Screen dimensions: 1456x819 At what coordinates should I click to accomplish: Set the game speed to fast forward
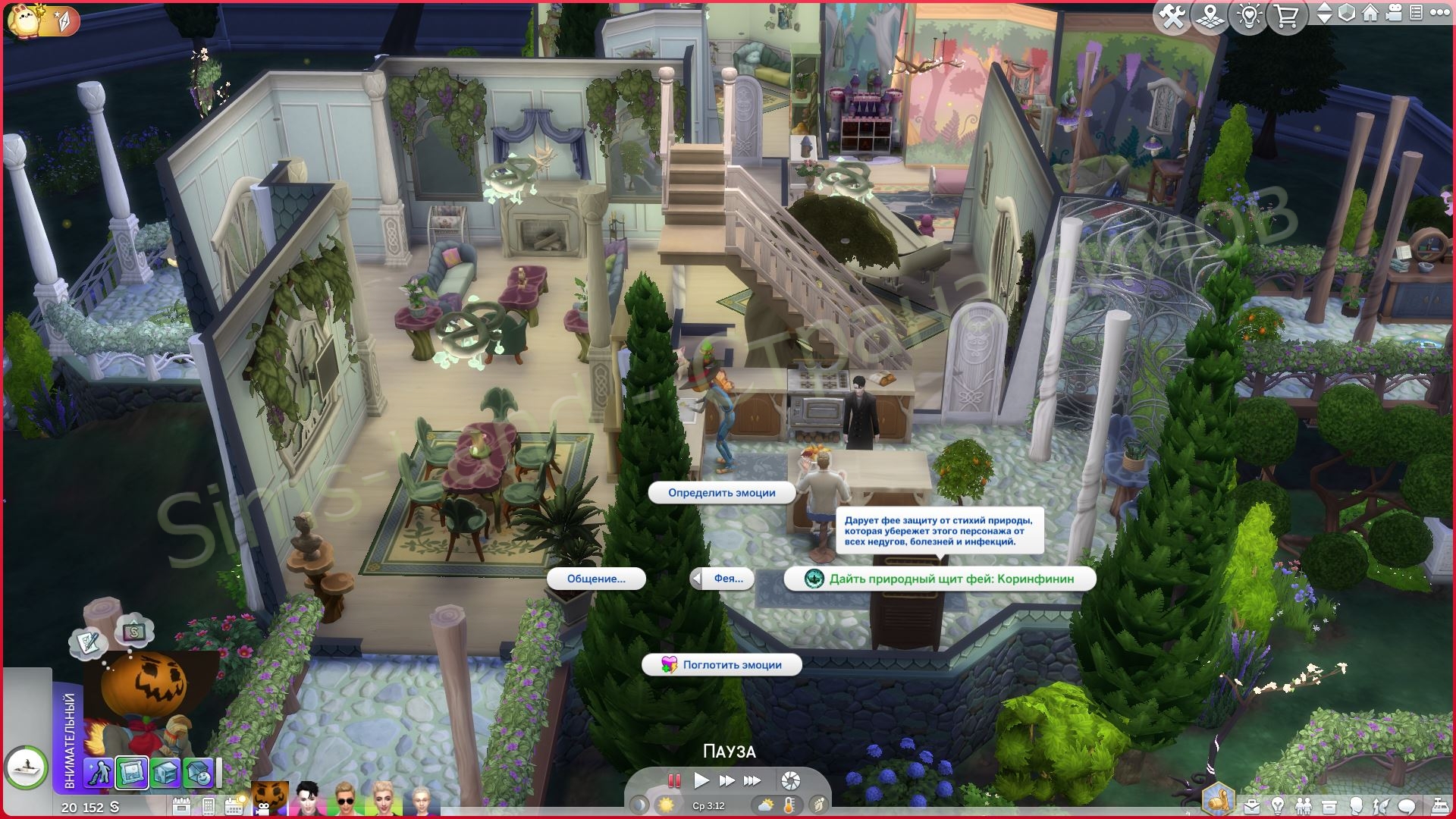[726, 780]
